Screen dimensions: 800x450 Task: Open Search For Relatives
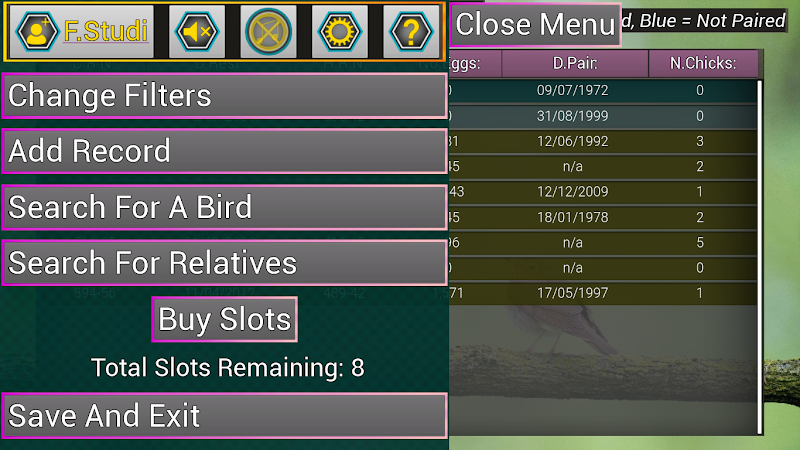click(x=224, y=263)
